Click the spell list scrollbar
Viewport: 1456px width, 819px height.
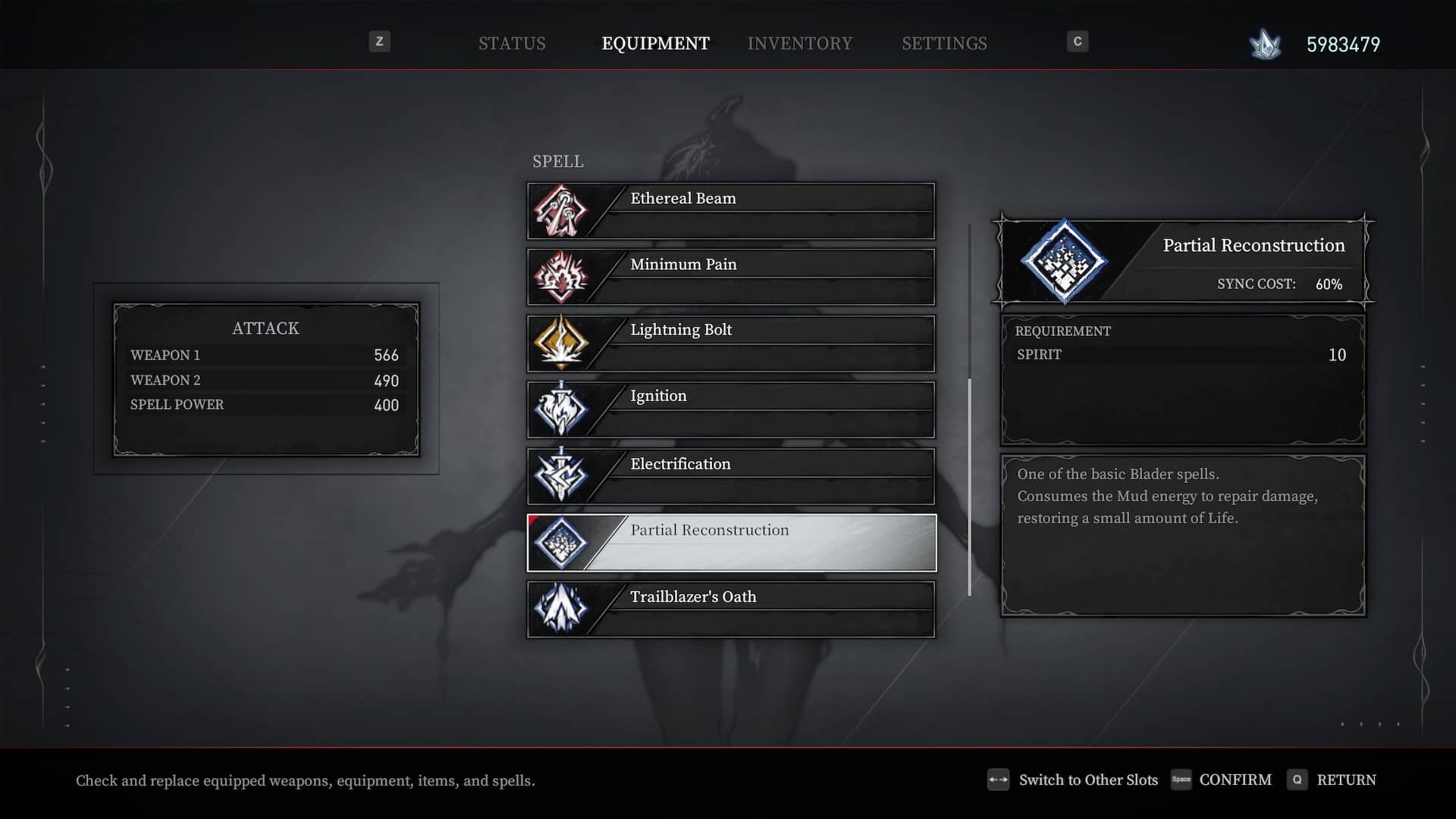pos(969,485)
